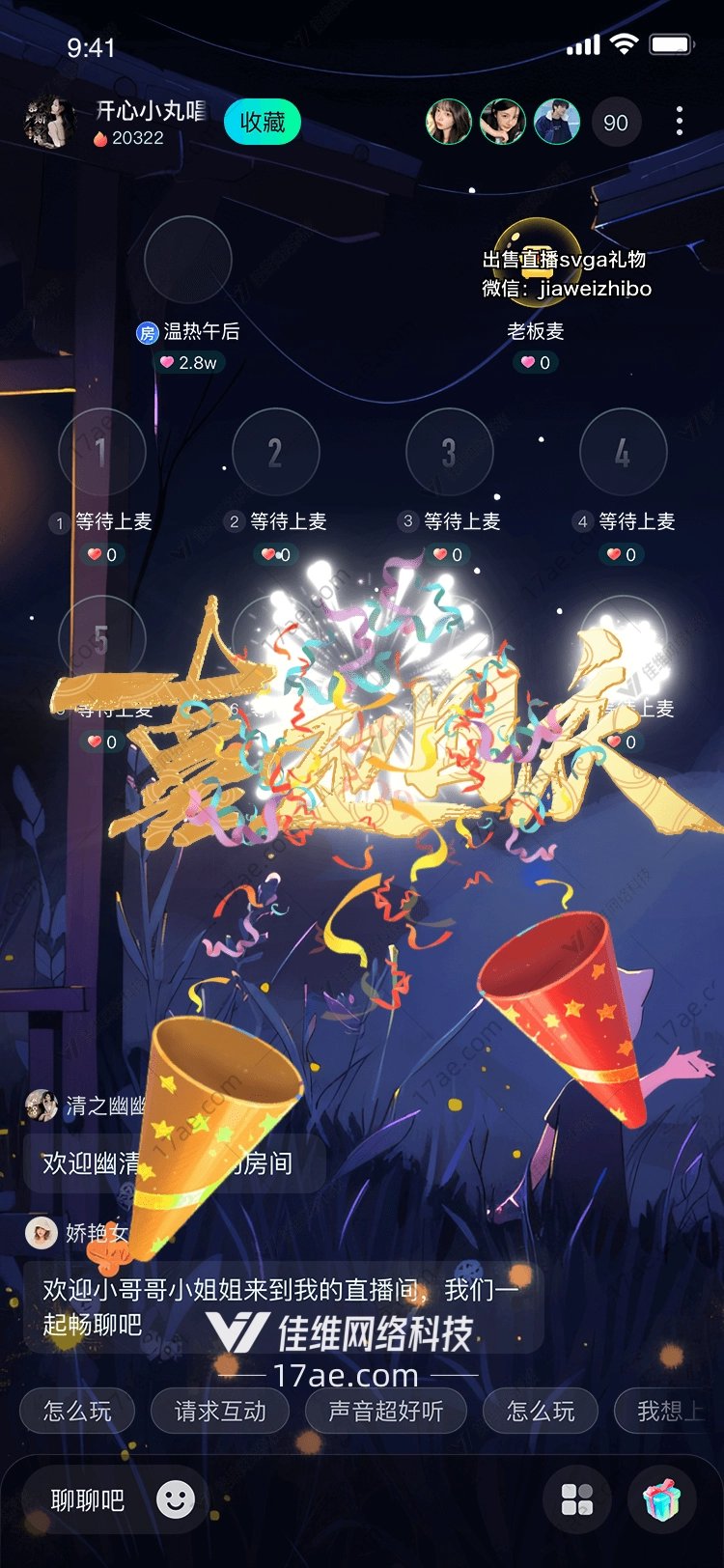Open the four-square grid menu
Viewport: 724px width, 1568px height.
(x=577, y=1499)
